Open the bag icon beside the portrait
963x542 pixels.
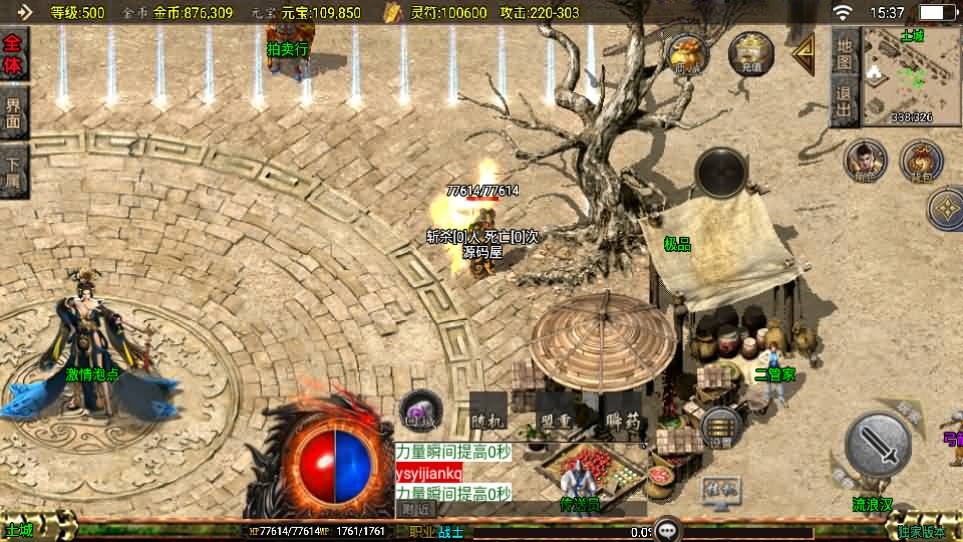pyautogui.click(x=920, y=161)
